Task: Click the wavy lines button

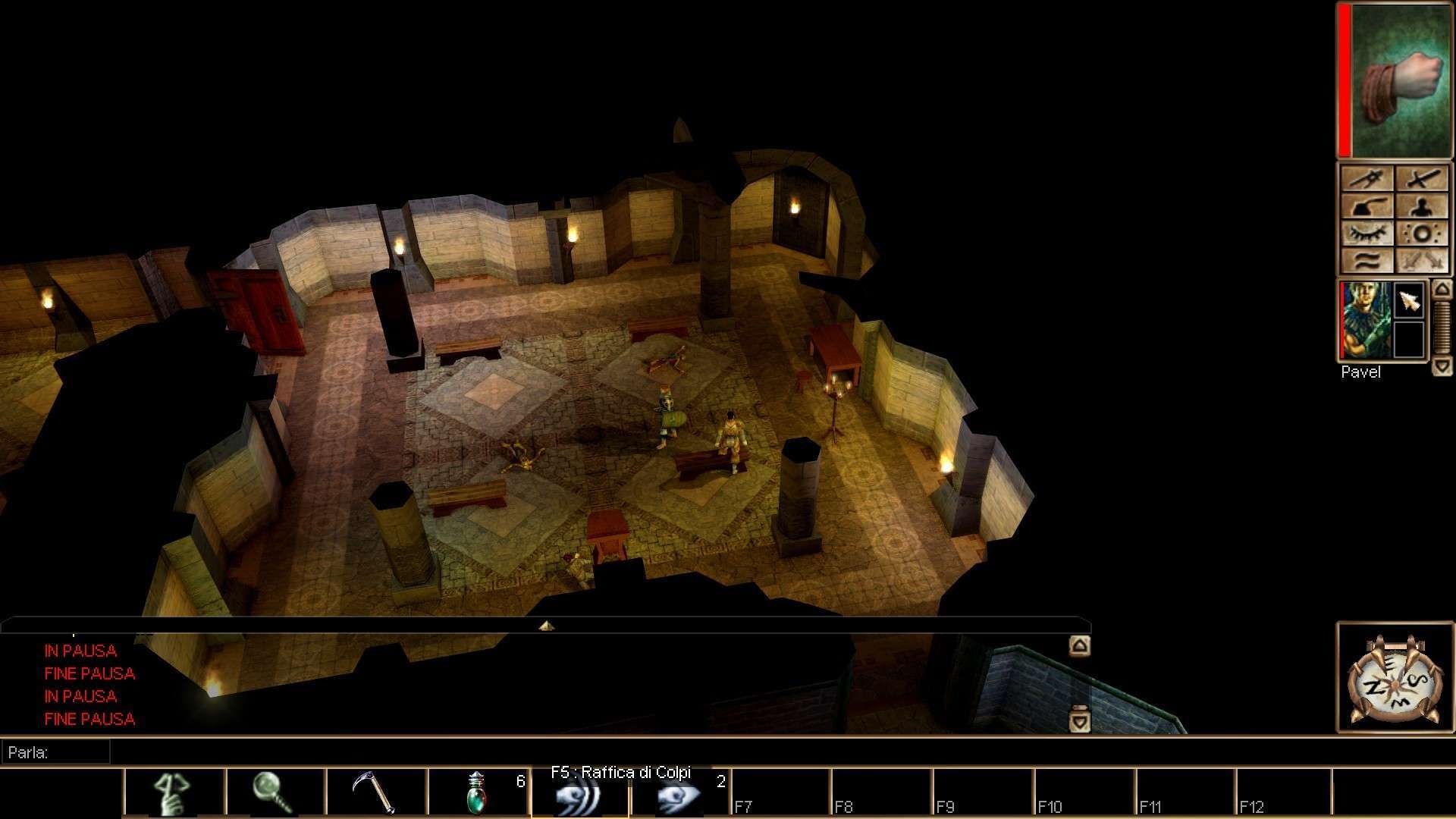Action: [x=1367, y=261]
